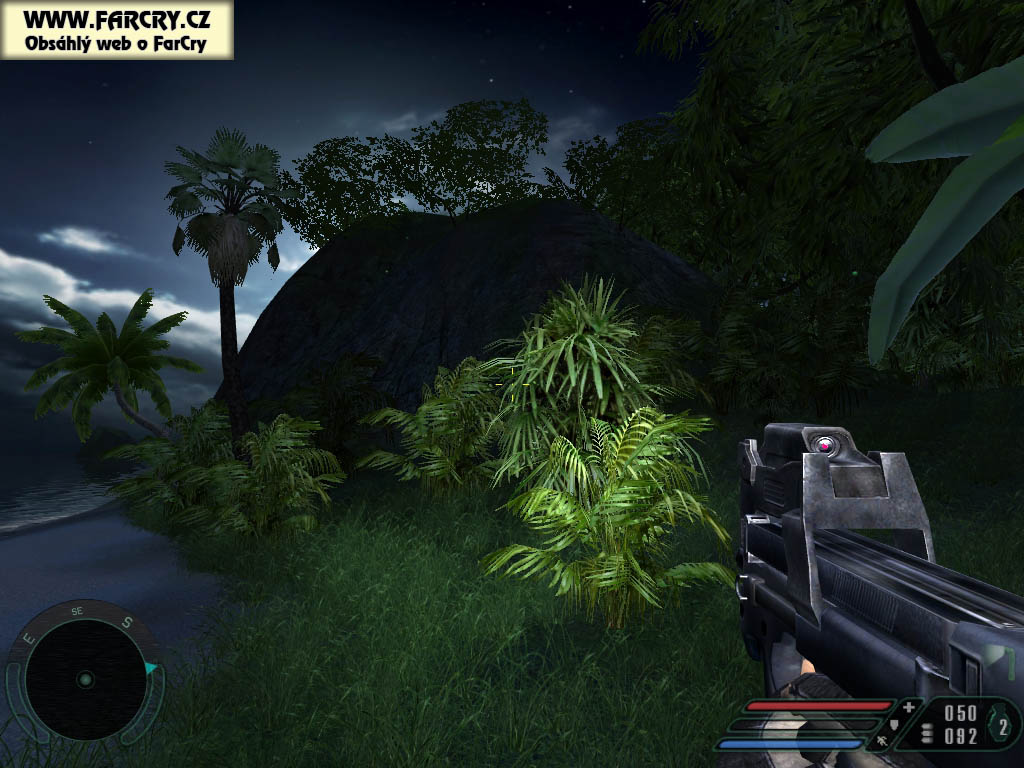Click the circular radar minimap
This screenshot has width=1024, height=768.
(85, 679)
